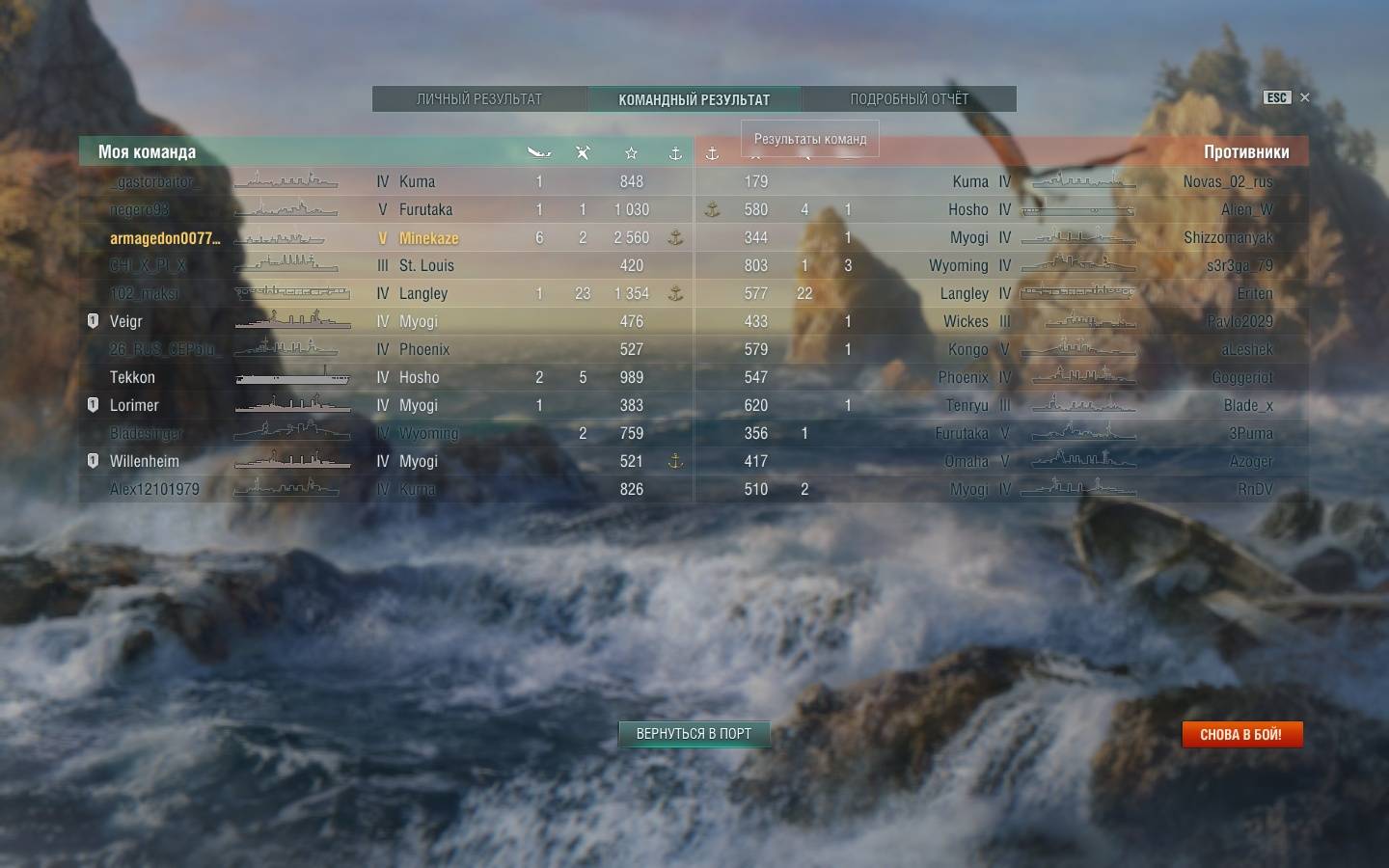The image size is (1389, 868).
Task: Click Lorimer's Myogi row
Action: tap(386, 405)
